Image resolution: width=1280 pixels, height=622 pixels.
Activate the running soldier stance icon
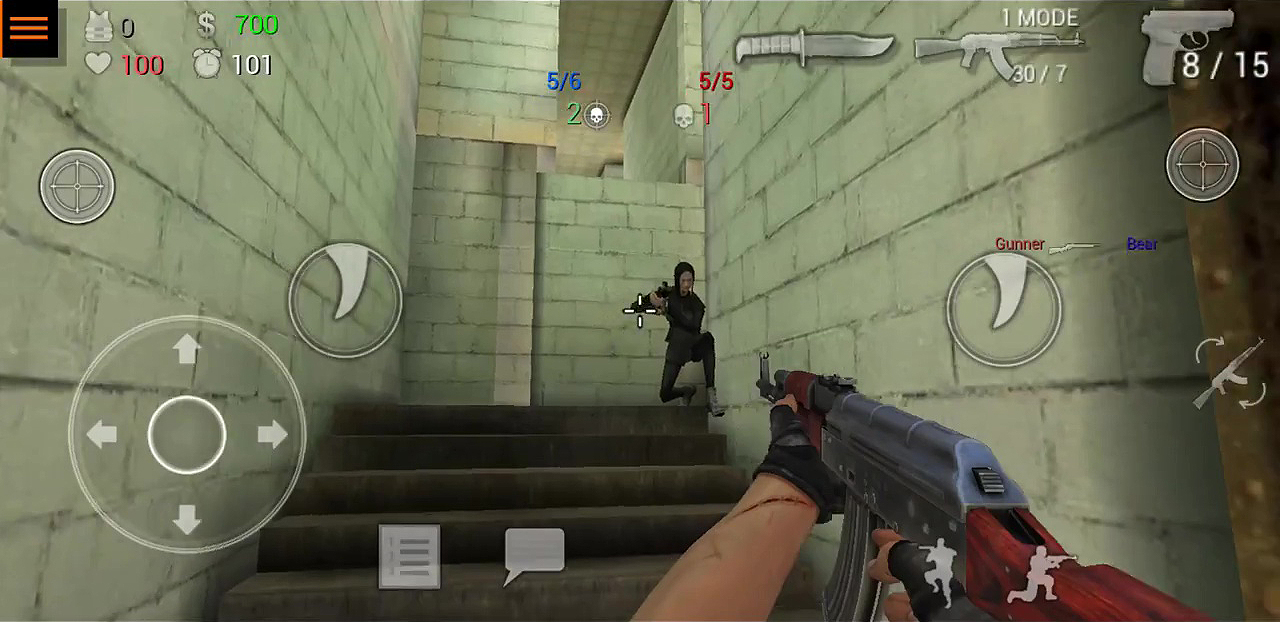(x=938, y=572)
